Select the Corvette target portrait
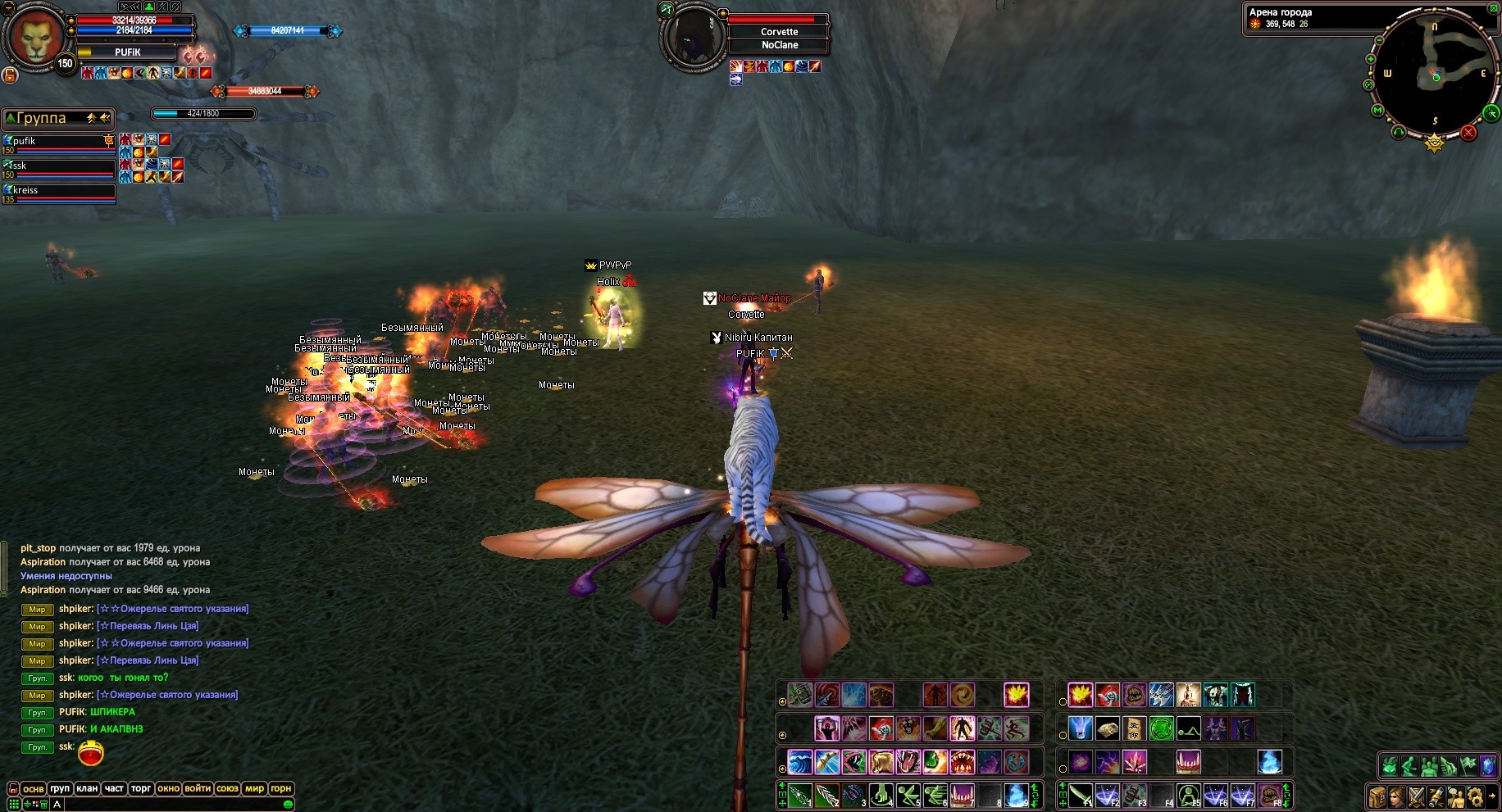1502x812 pixels. pyautogui.click(x=694, y=35)
